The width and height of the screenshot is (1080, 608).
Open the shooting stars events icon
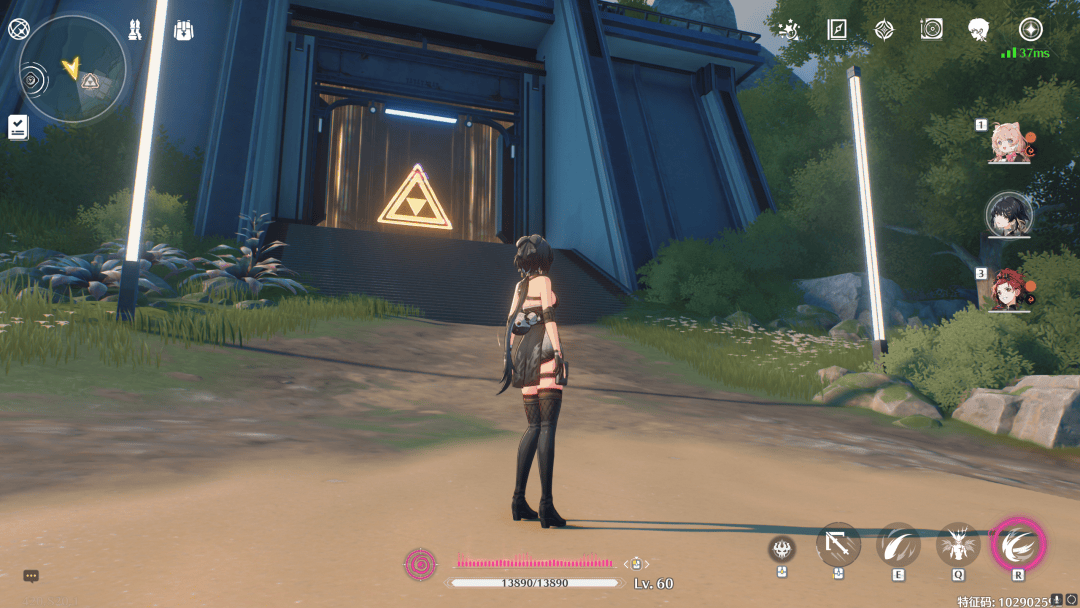point(789,29)
